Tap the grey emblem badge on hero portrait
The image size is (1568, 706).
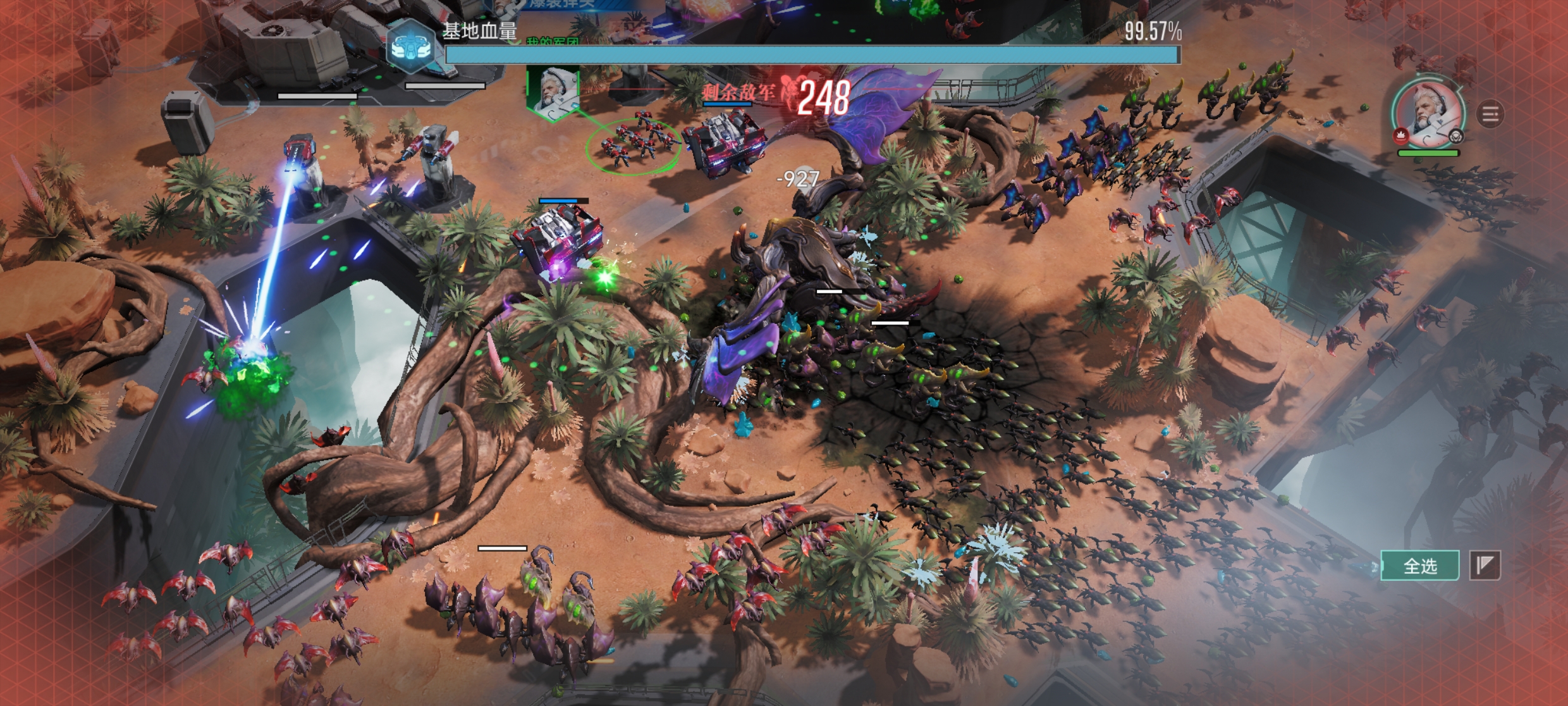[x=1456, y=136]
